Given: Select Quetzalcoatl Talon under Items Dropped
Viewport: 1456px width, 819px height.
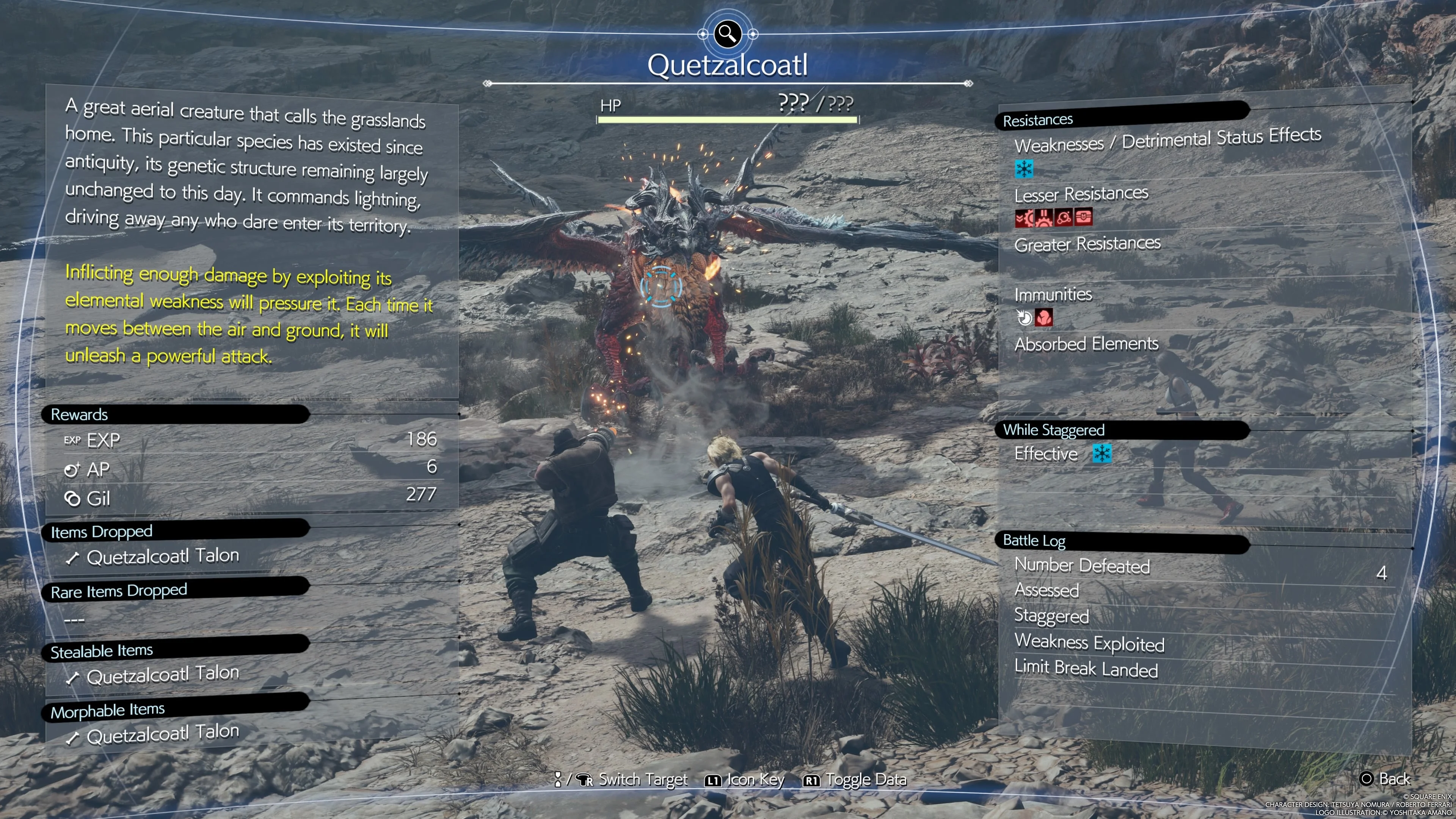Looking at the screenshot, I should tap(162, 557).
